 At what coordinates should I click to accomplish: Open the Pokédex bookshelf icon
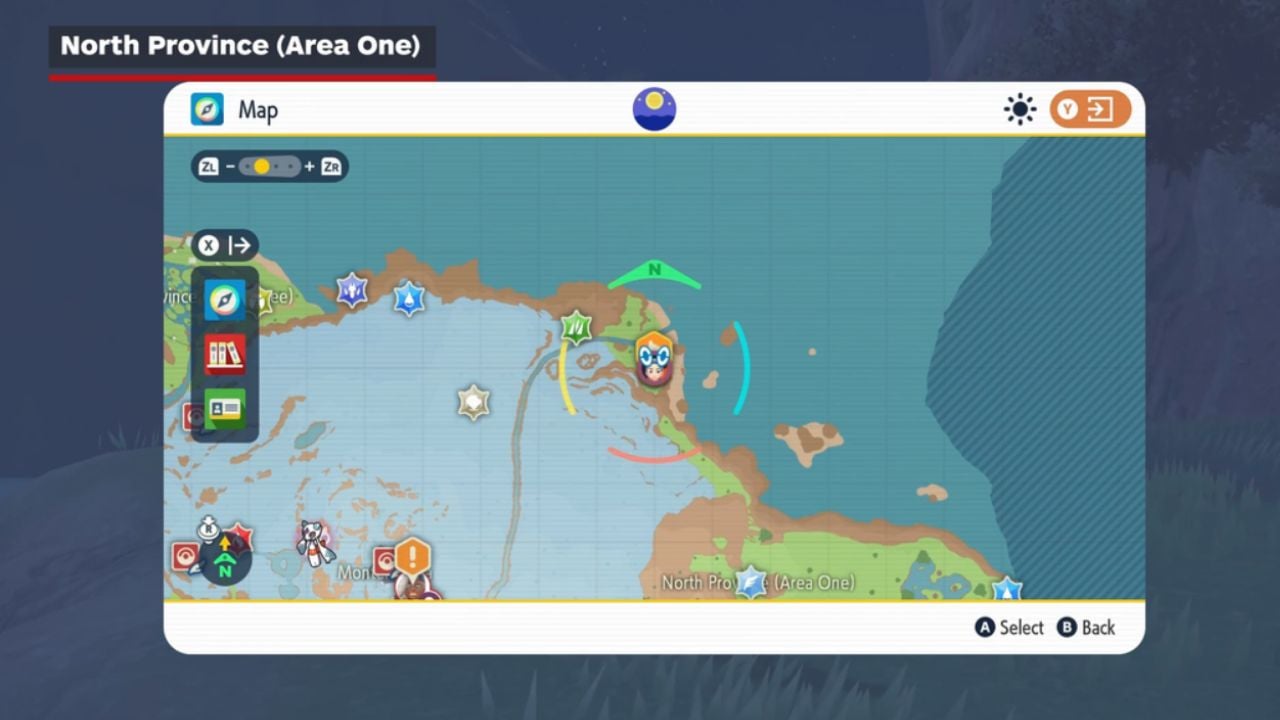click(x=224, y=354)
